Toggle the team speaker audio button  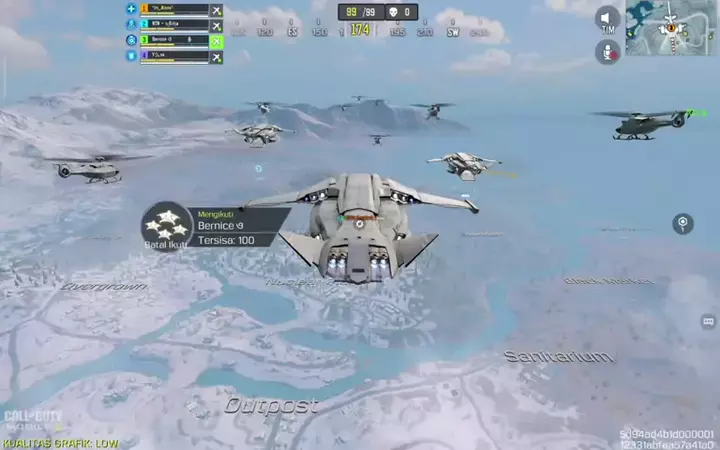[x=608, y=18]
